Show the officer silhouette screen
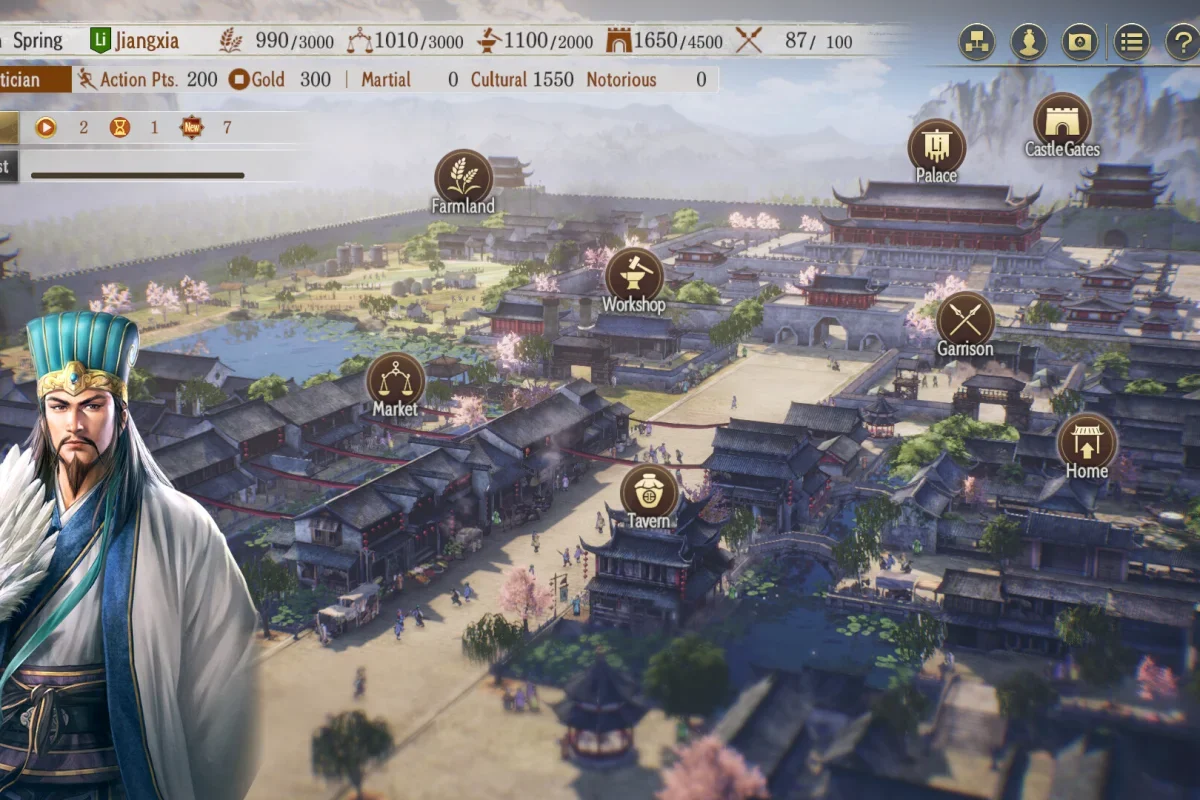This screenshot has height=800, width=1200. coord(1028,42)
